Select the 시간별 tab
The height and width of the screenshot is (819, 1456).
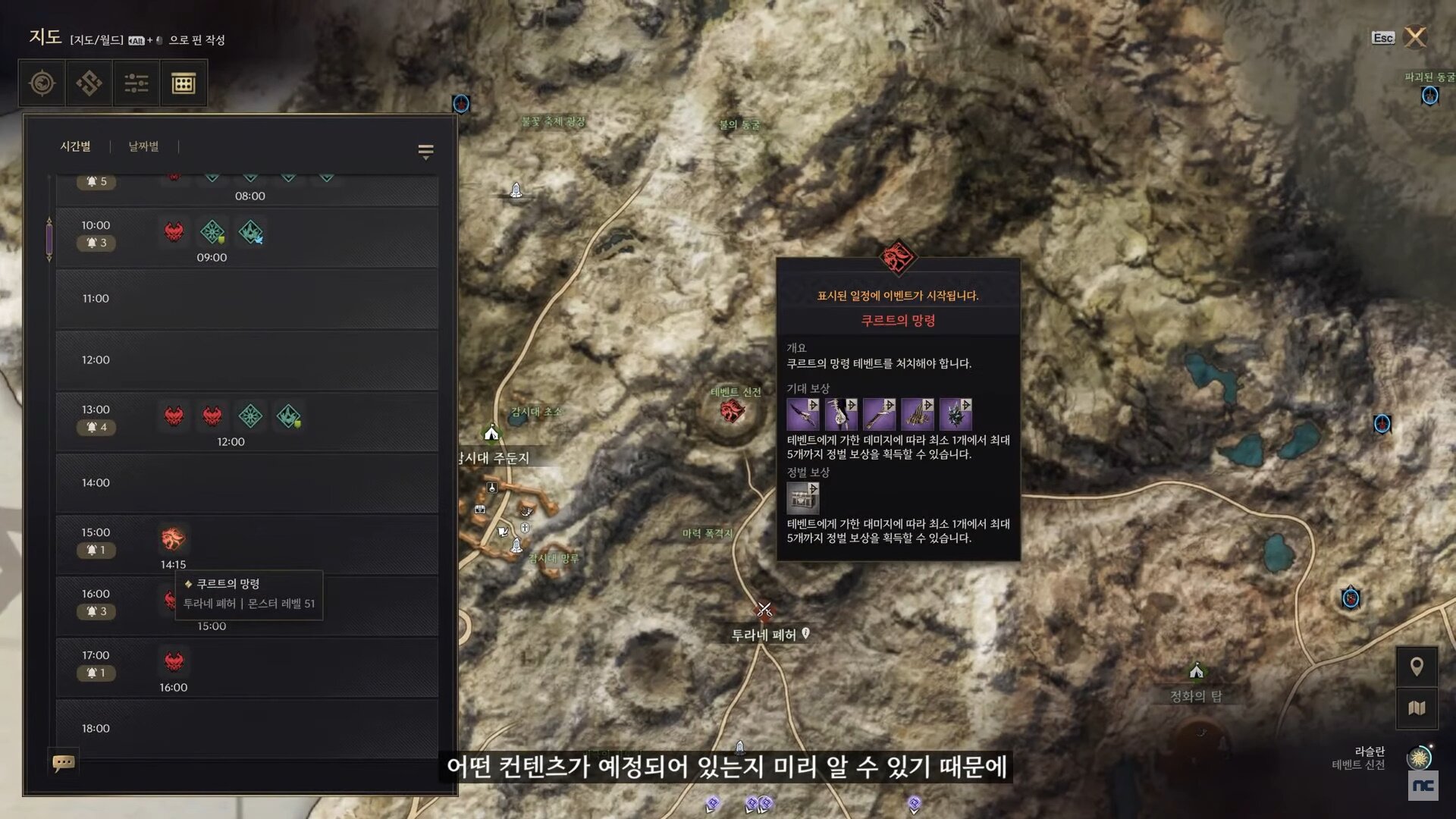[75, 146]
